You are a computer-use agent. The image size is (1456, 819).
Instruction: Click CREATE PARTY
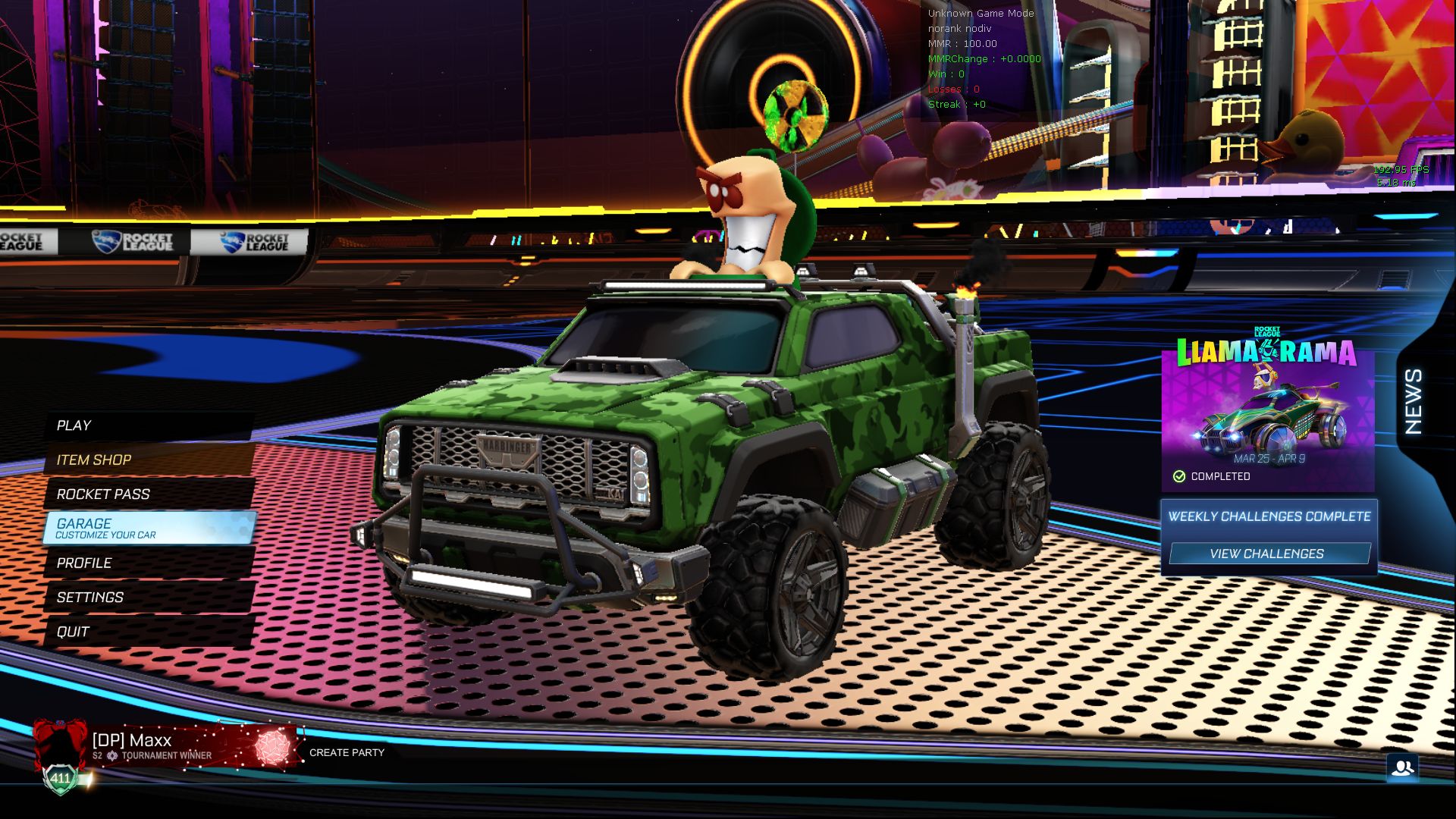click(346, 753)
